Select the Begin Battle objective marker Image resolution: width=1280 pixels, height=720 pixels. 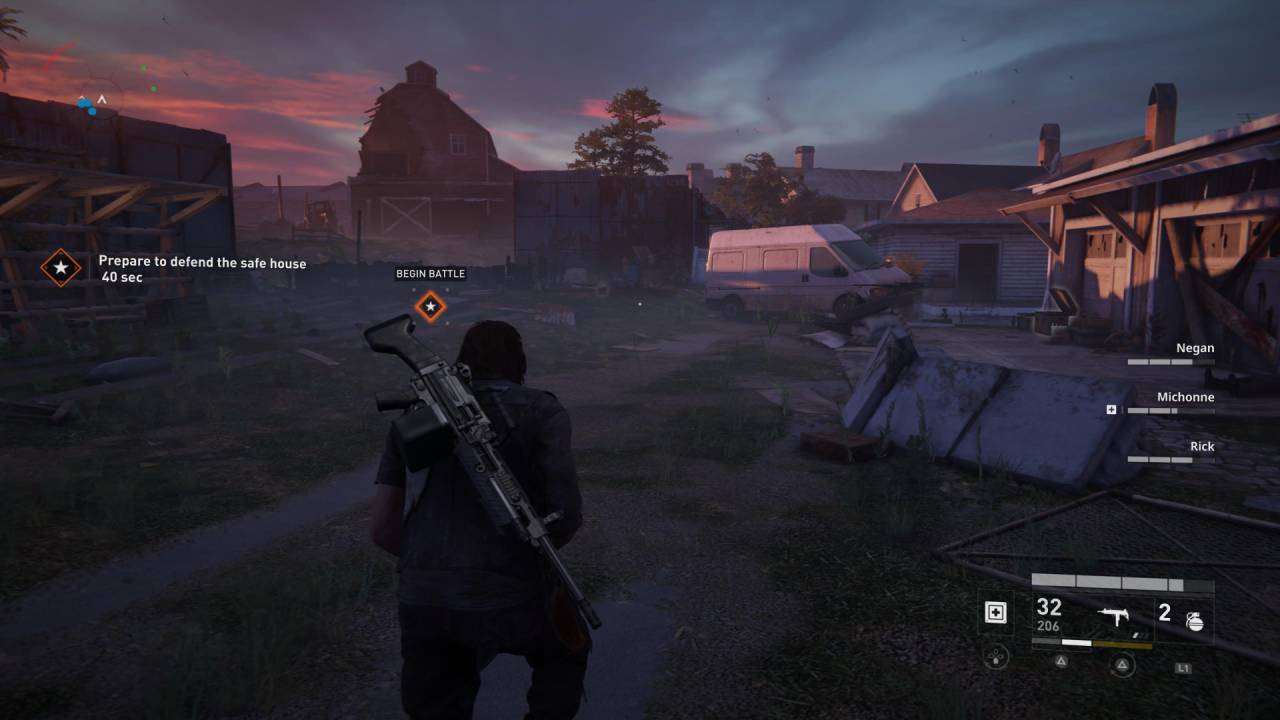click(x=430, y=307)
